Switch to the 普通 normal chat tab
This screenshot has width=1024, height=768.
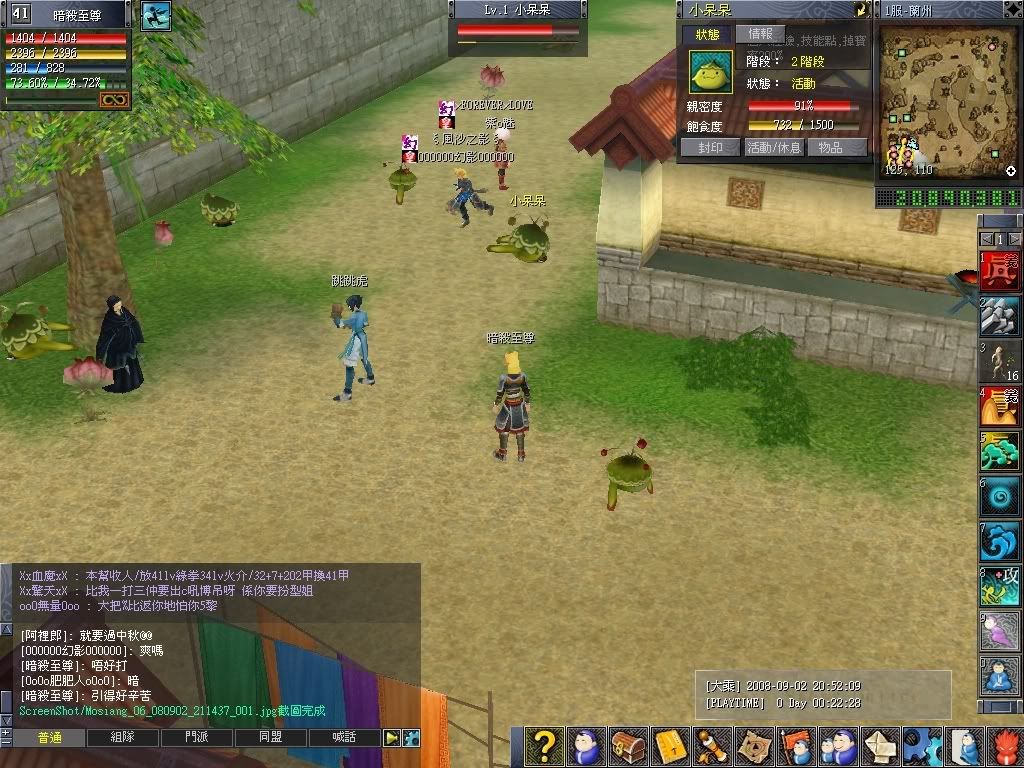[50, 738]
